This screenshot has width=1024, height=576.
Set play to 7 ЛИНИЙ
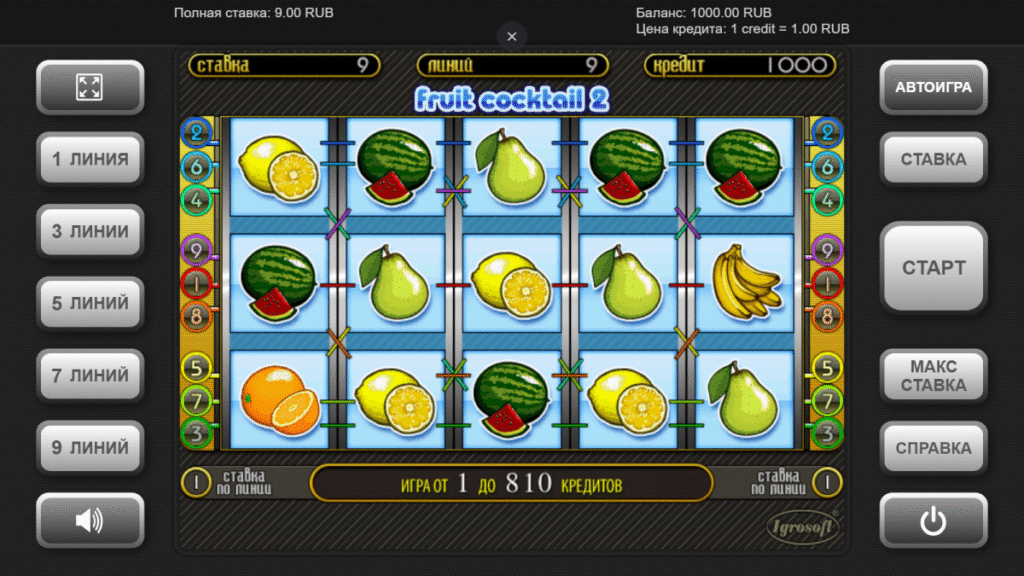90,376
